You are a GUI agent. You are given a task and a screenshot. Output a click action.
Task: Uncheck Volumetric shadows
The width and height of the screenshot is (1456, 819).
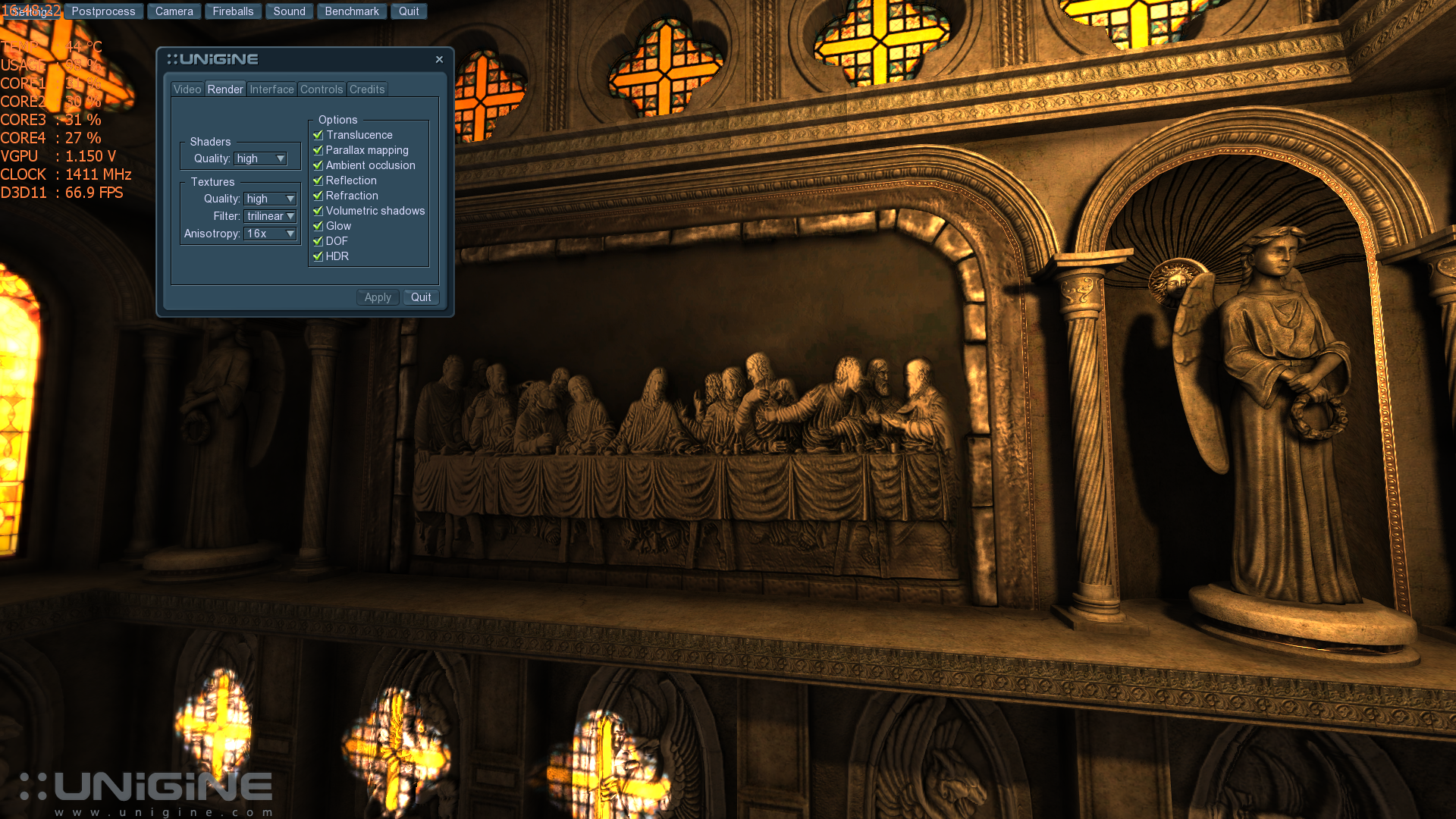(x=318, y=211)
